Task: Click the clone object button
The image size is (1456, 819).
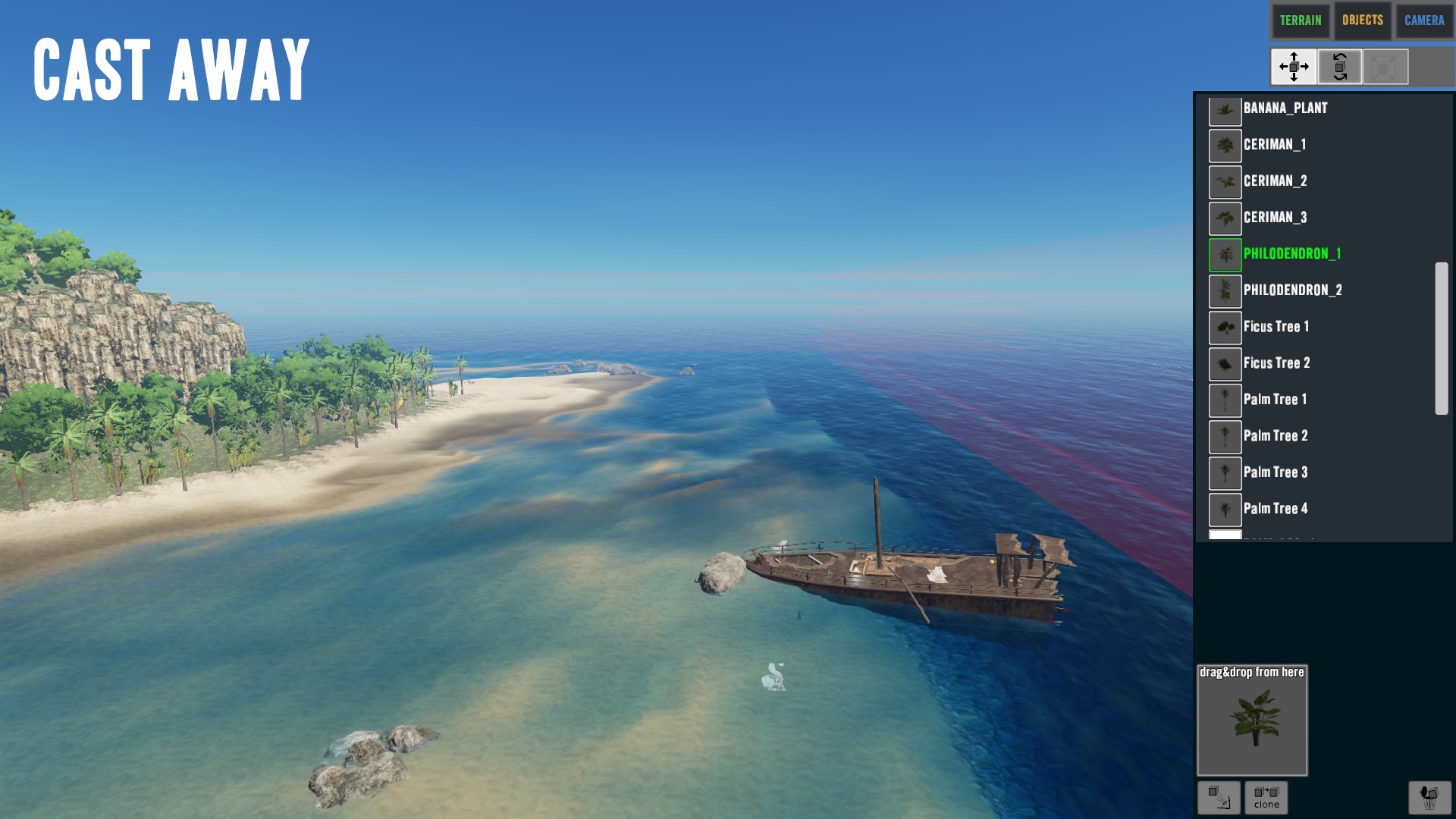Action: point(1266,798)
